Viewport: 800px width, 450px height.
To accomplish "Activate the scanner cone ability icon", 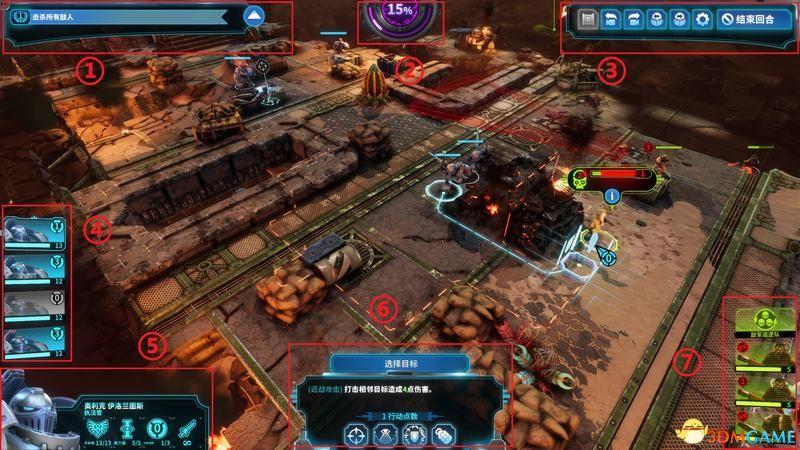I will click(385, 434).
